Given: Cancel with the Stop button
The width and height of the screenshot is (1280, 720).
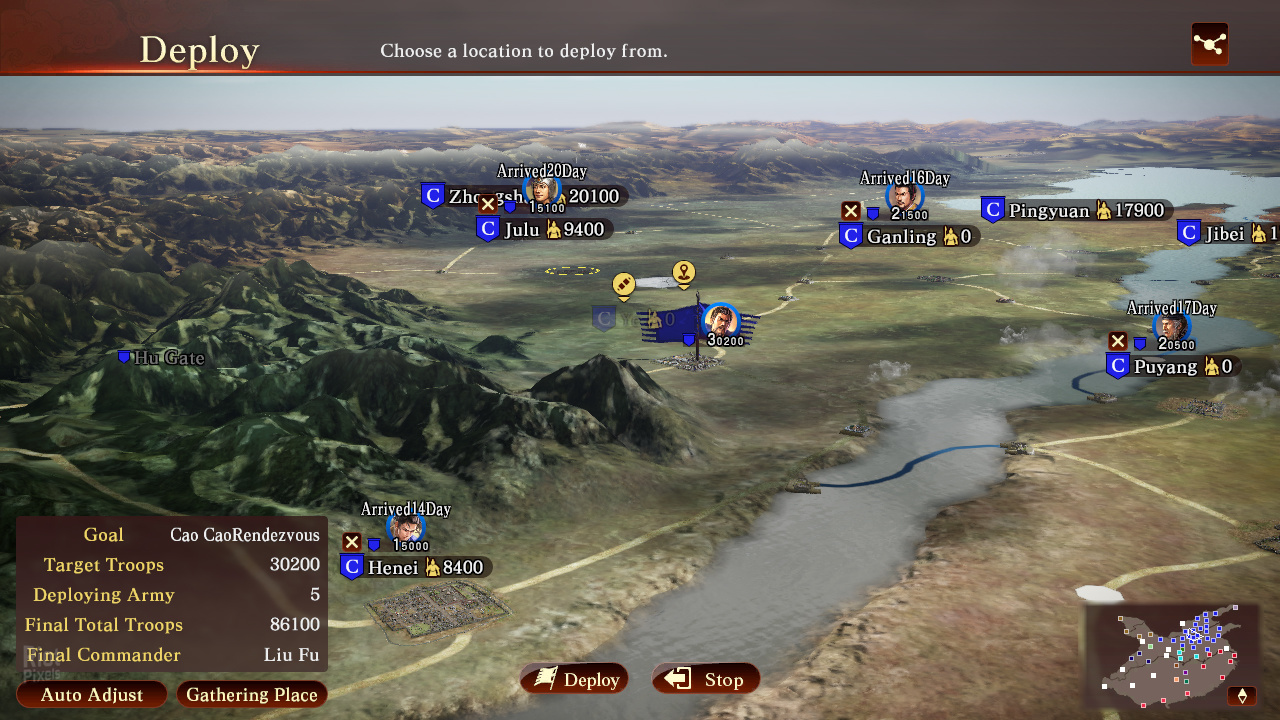Looking at the screenshot, I should (x=706, y=680).
